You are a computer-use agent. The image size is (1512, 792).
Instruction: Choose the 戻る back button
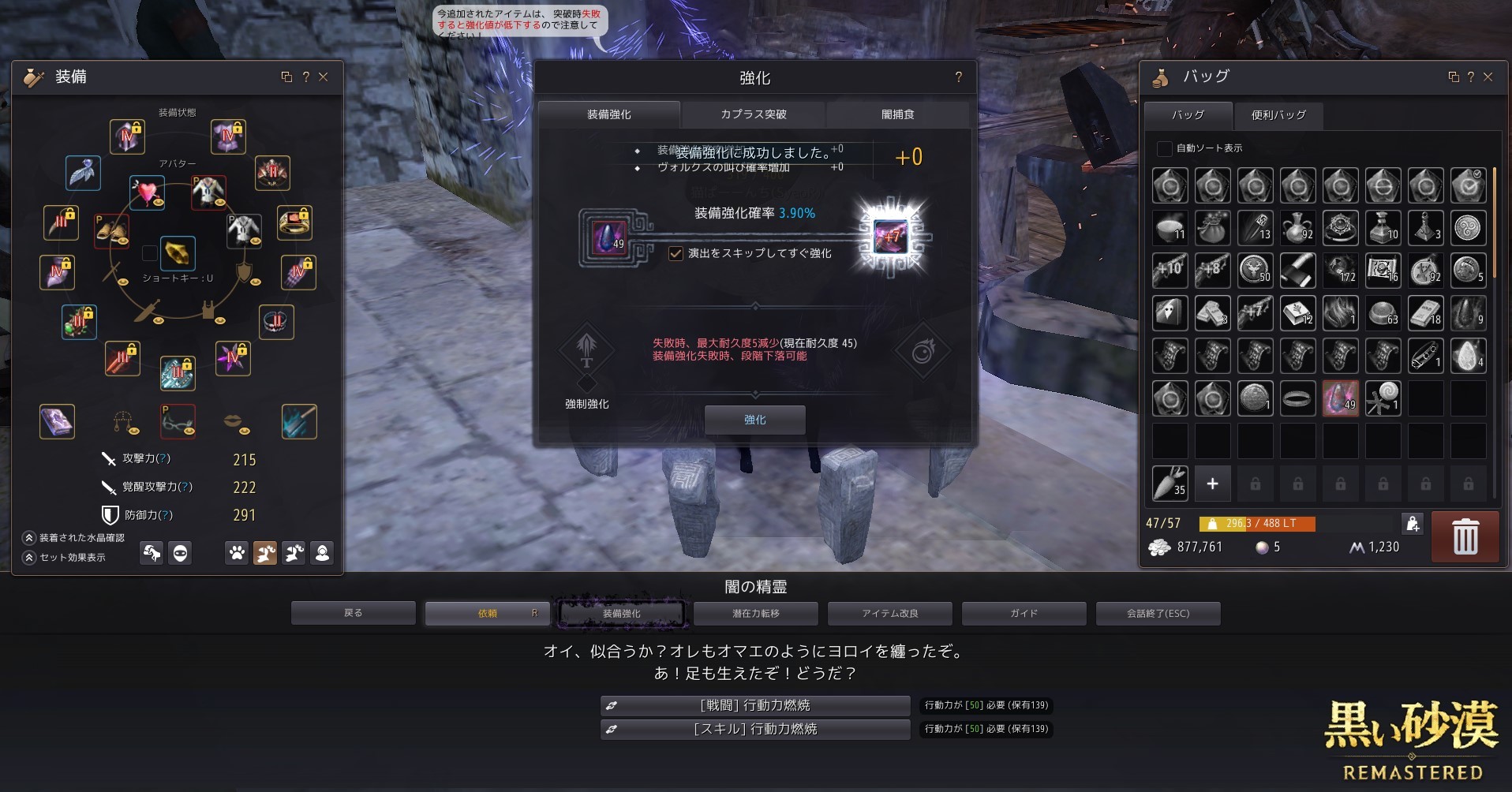tap(353, 613)
